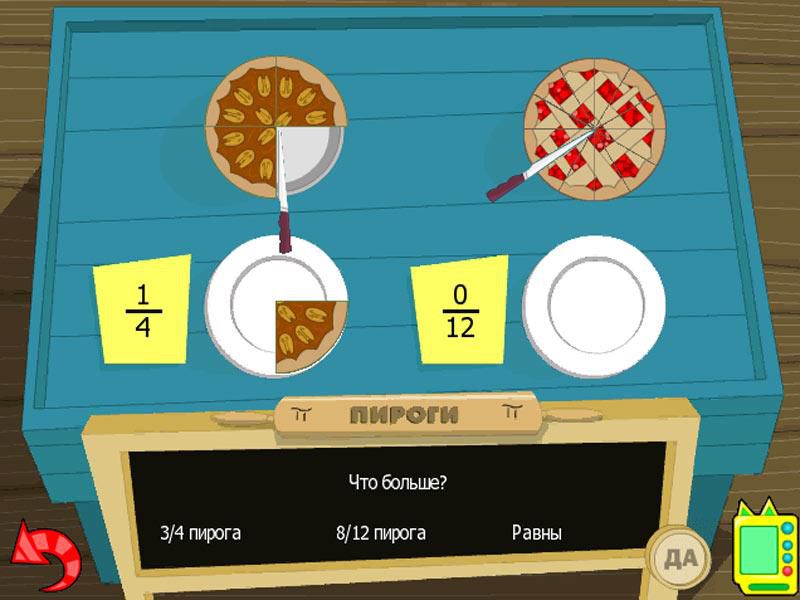The width and height of the screenshot is (800, 600).
Task: Pick the "Равны" answer option
Action: (536, 533)
